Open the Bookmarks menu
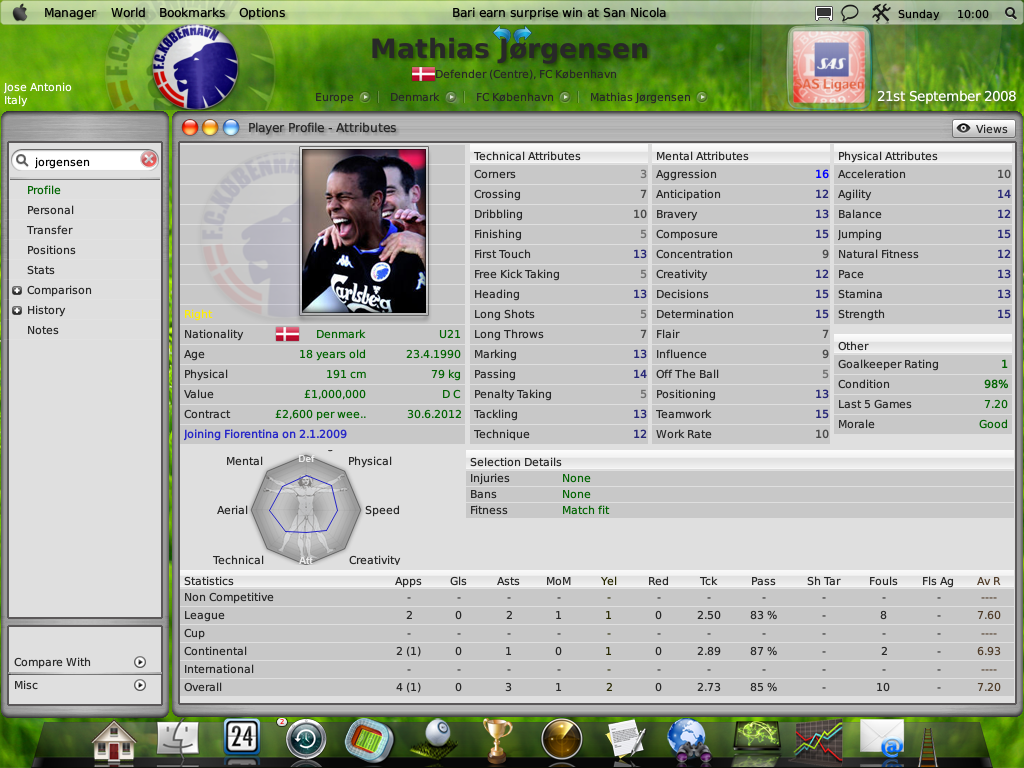Screen dimensions: 1024x768 click(193, 13)
